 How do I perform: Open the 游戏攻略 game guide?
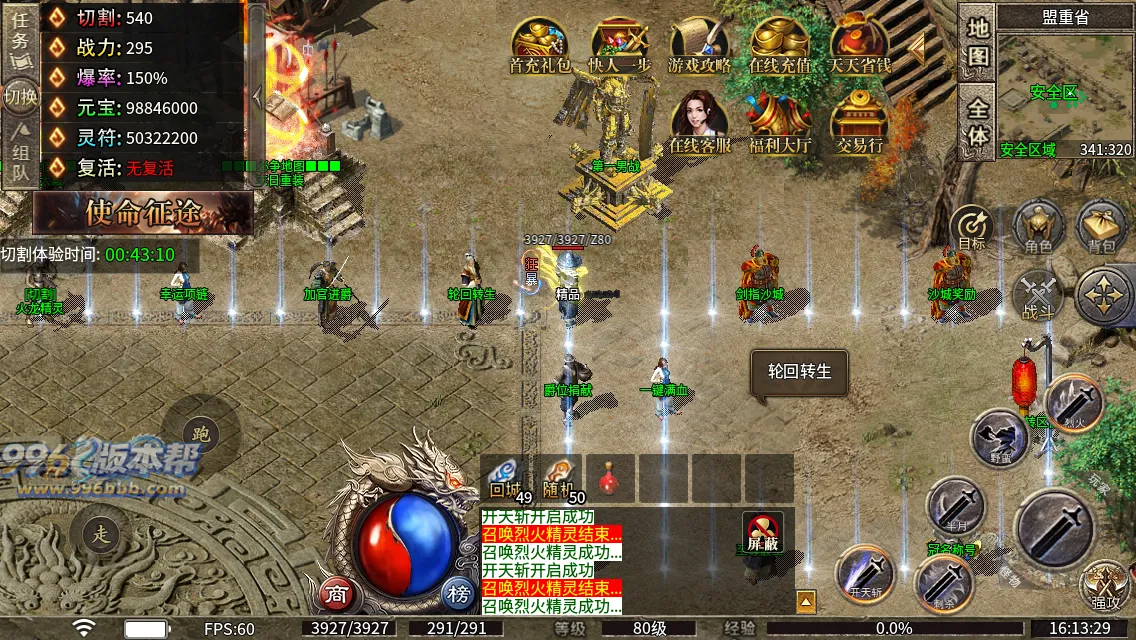click(x=700, y=45)
